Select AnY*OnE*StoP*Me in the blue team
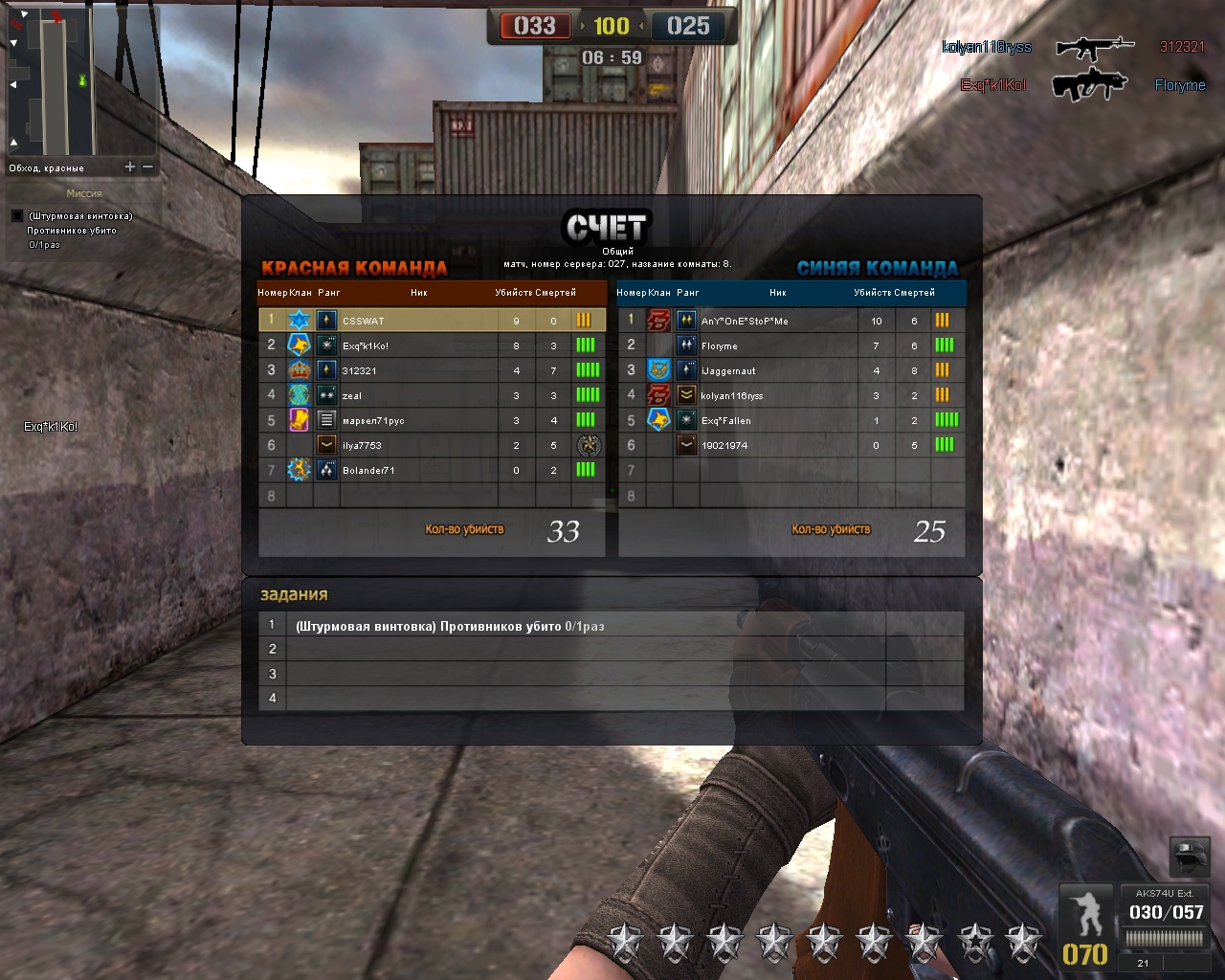Image resolution: width=1225 pixels, height=980 pixels. coord(745,321)
